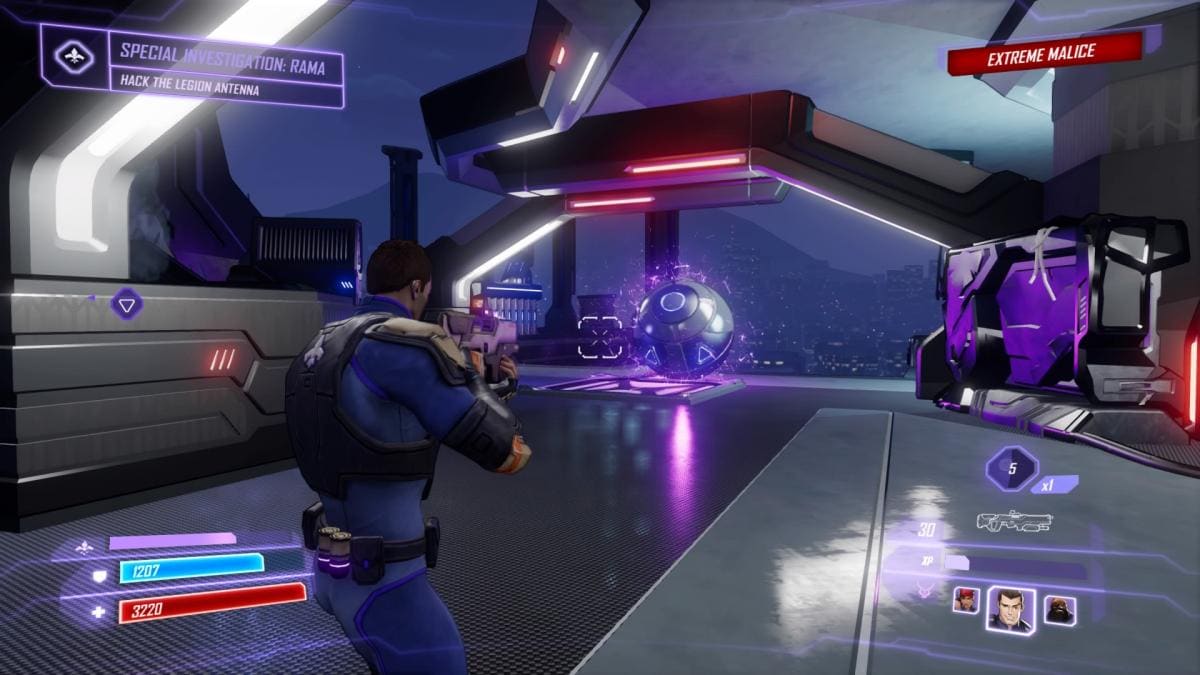Choose the dark-haired agent in the center portrait
This screenshot has width=1200, height=675.
click(1011, 608)
